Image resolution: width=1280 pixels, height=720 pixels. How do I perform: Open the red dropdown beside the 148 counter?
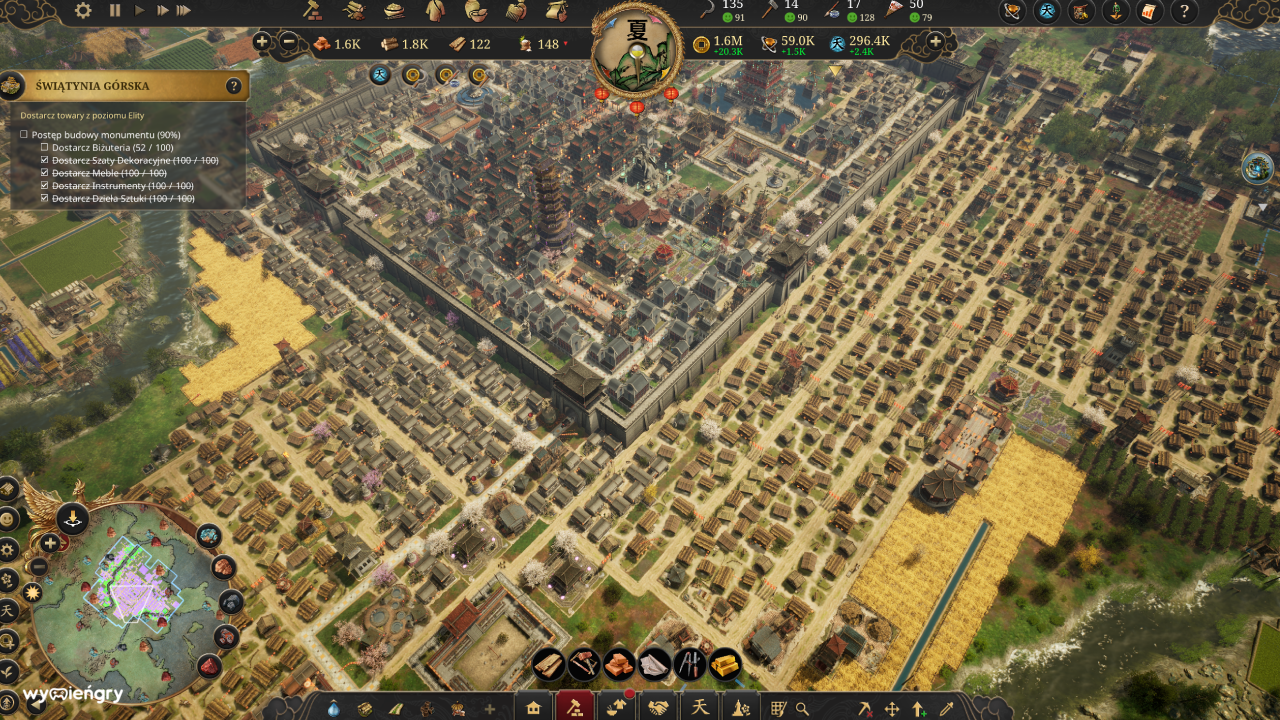(x=565, y=44)
